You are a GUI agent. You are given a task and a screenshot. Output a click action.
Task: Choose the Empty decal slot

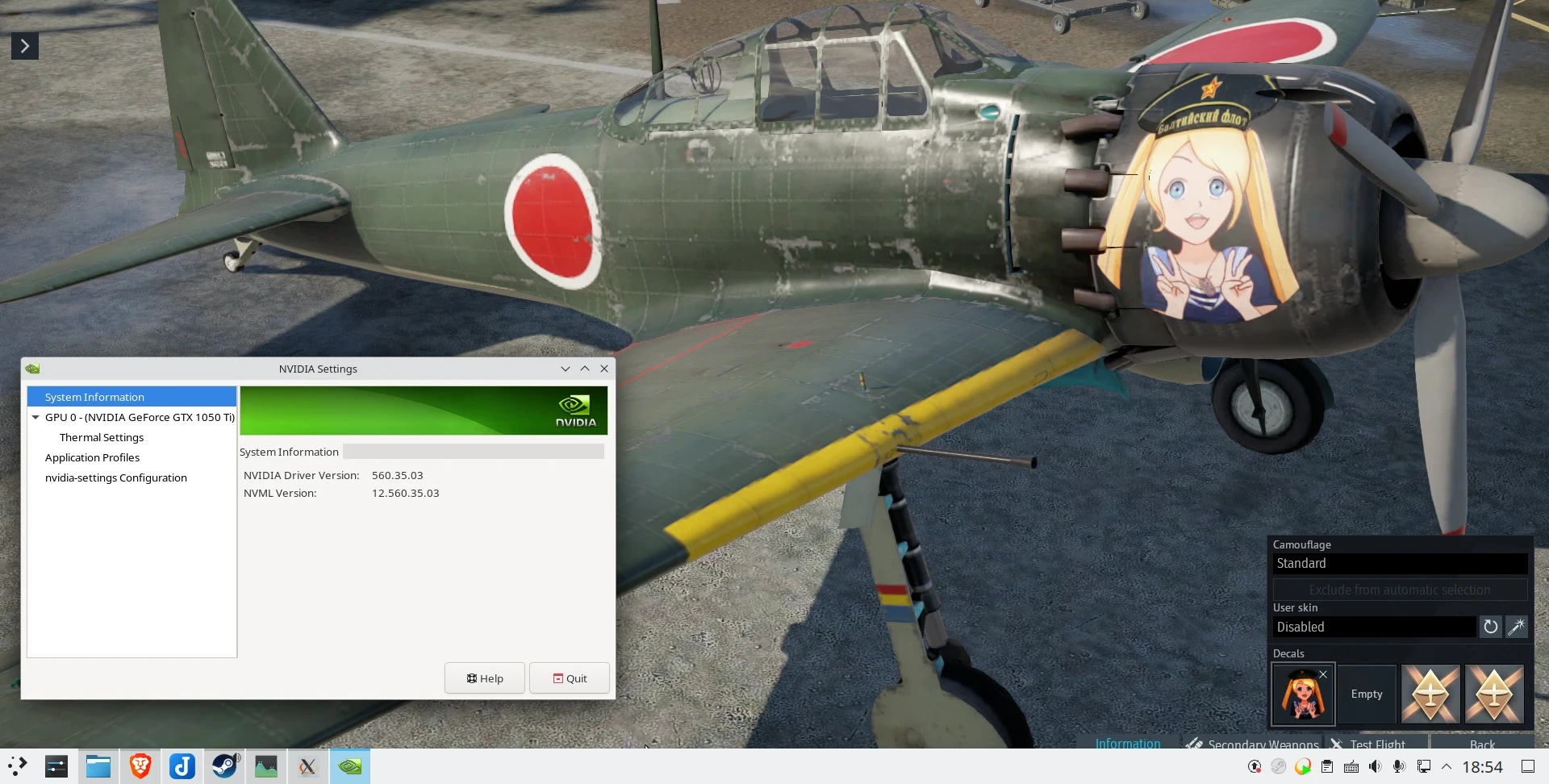tap(1367, 694)
